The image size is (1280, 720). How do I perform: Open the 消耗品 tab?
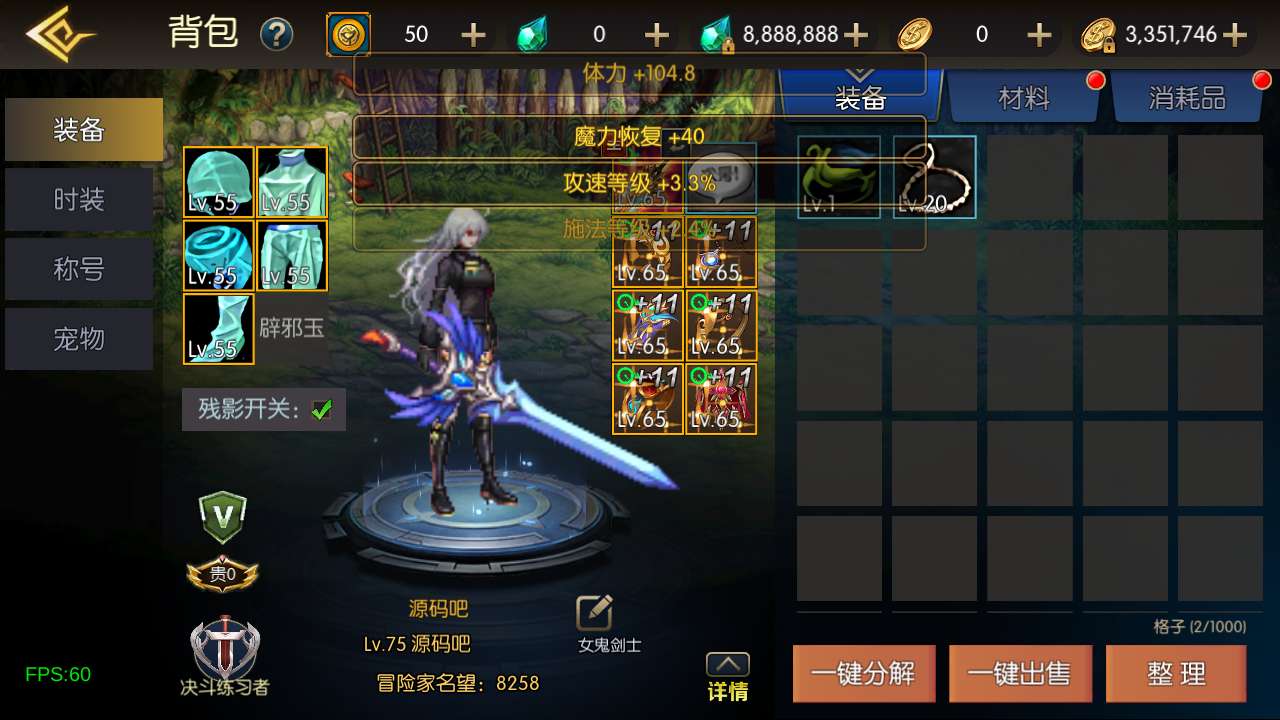(1188, 100)
